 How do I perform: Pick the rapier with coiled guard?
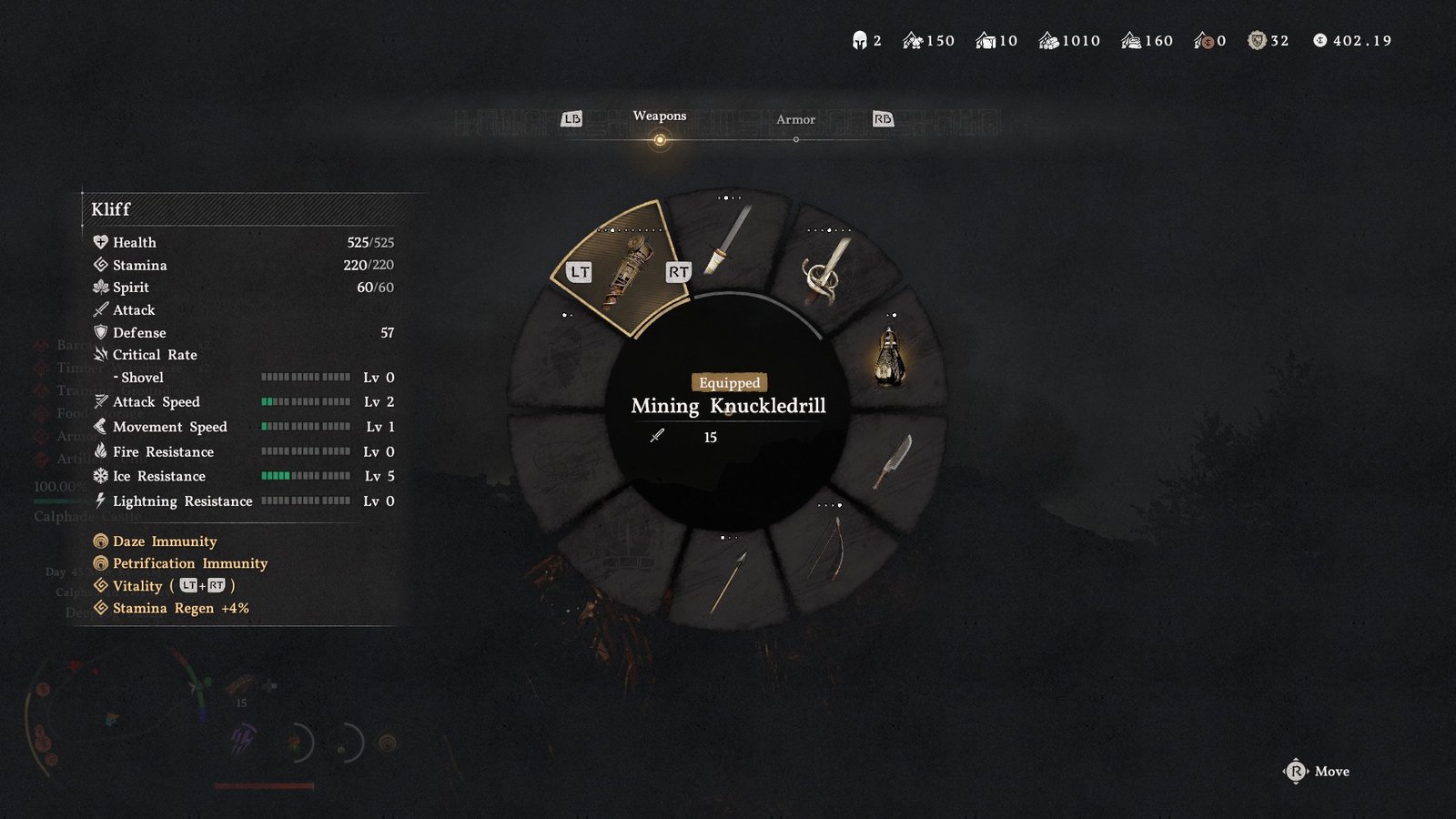[826, 270]
